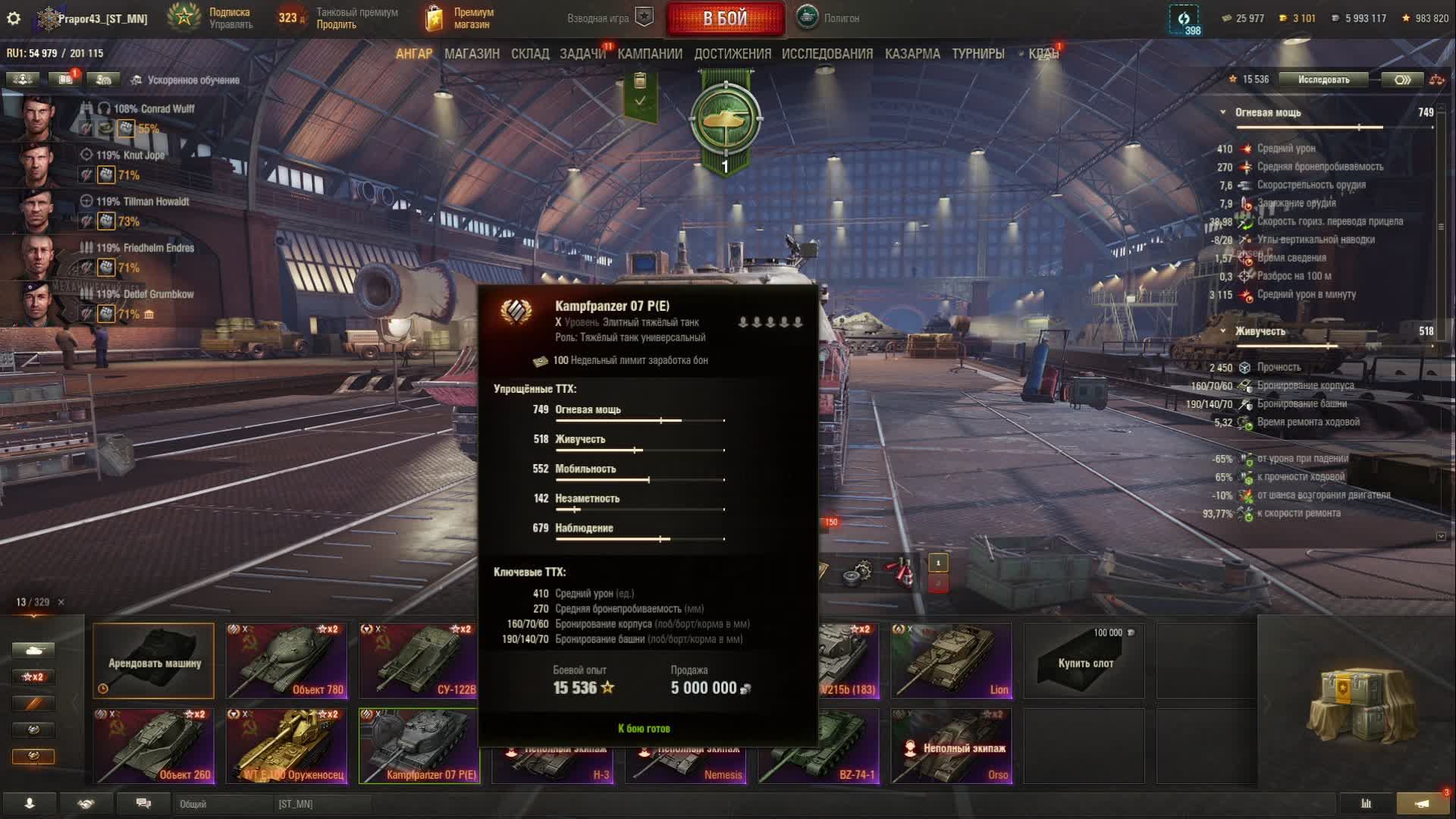Start battle with the В БОЙ button
Viewport: 1456px width, 819px height.
click(725, 19)
